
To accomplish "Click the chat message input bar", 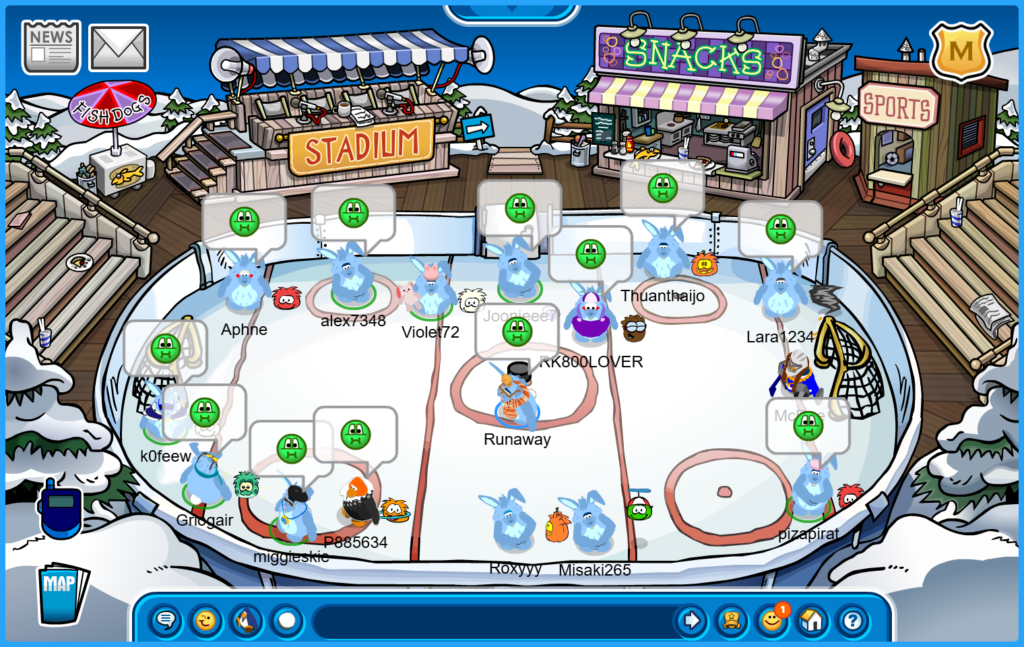I will point(490,621).
